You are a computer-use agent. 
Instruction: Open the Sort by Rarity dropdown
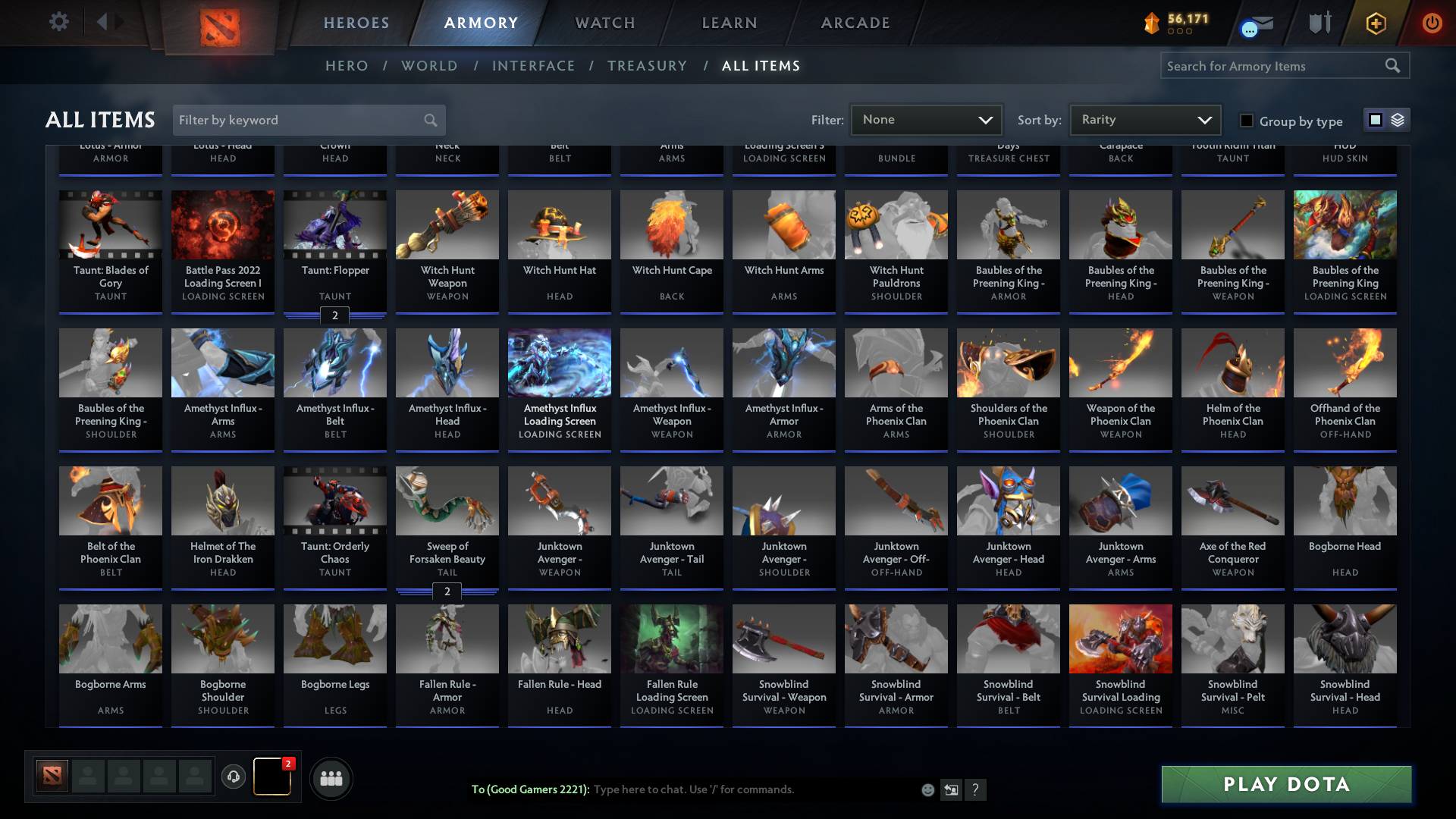click(x=1144, y=119)
